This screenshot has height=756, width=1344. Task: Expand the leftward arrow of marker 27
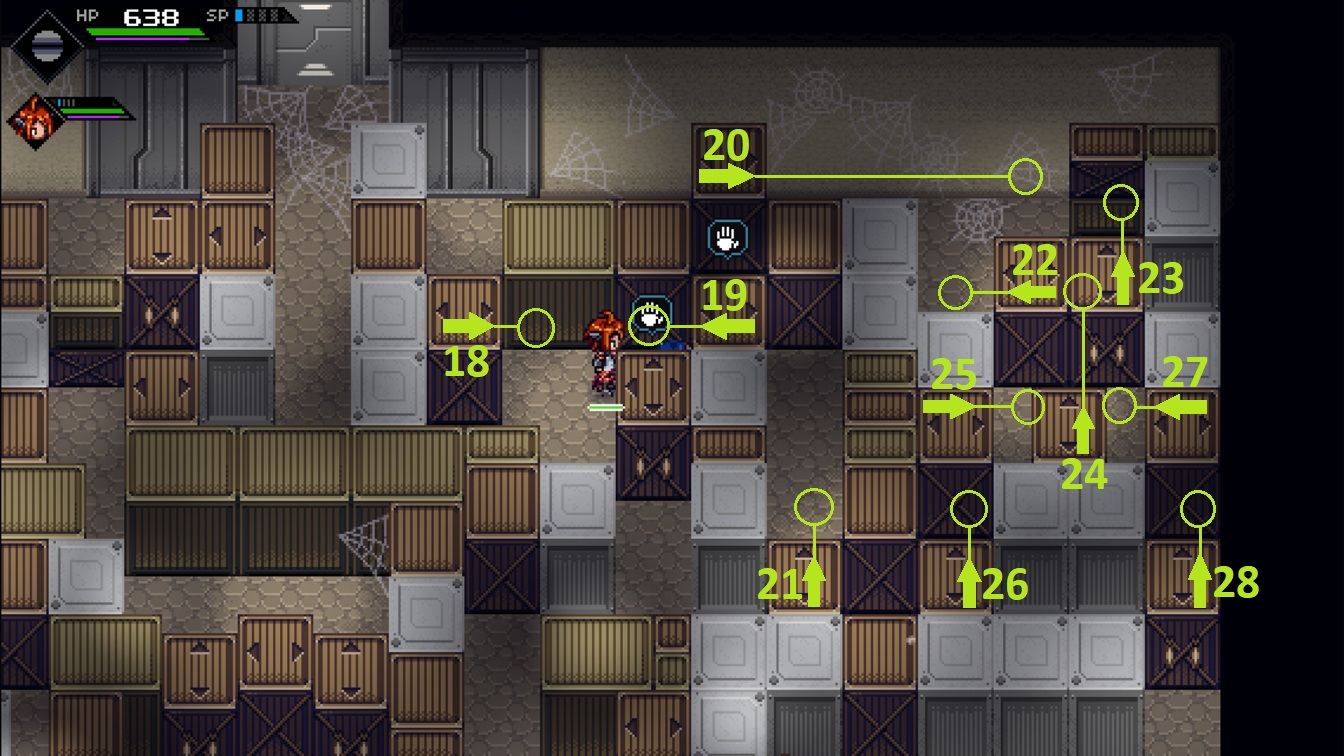pos(1186,406)
